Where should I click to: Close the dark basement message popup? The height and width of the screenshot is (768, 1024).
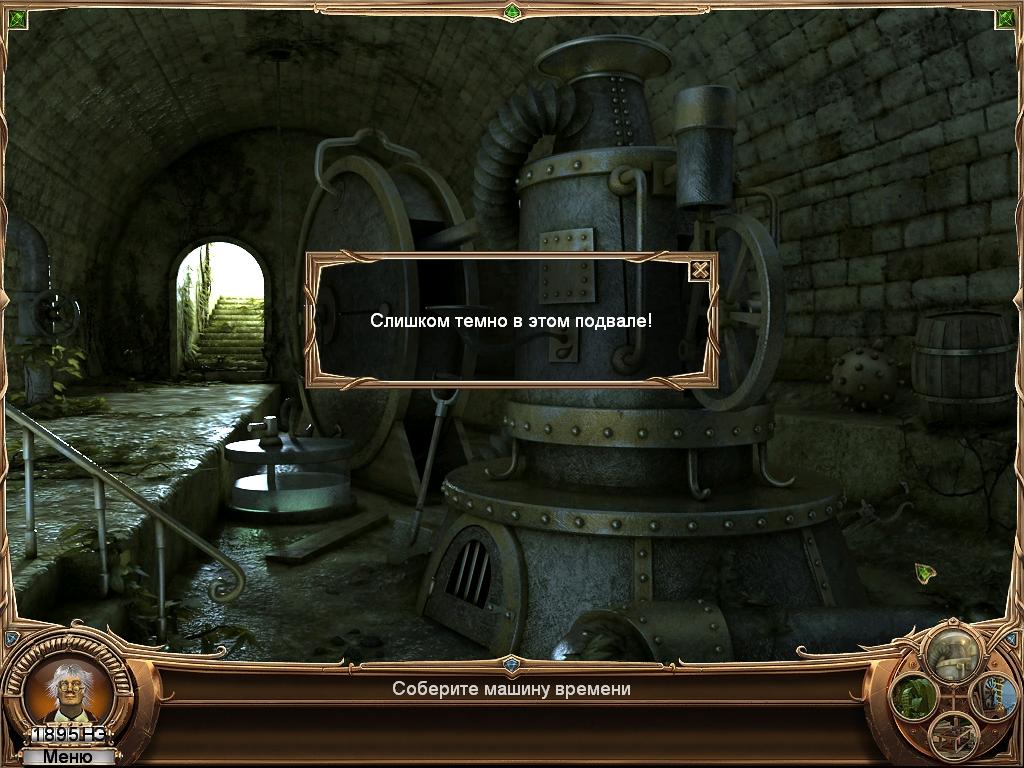701,269
